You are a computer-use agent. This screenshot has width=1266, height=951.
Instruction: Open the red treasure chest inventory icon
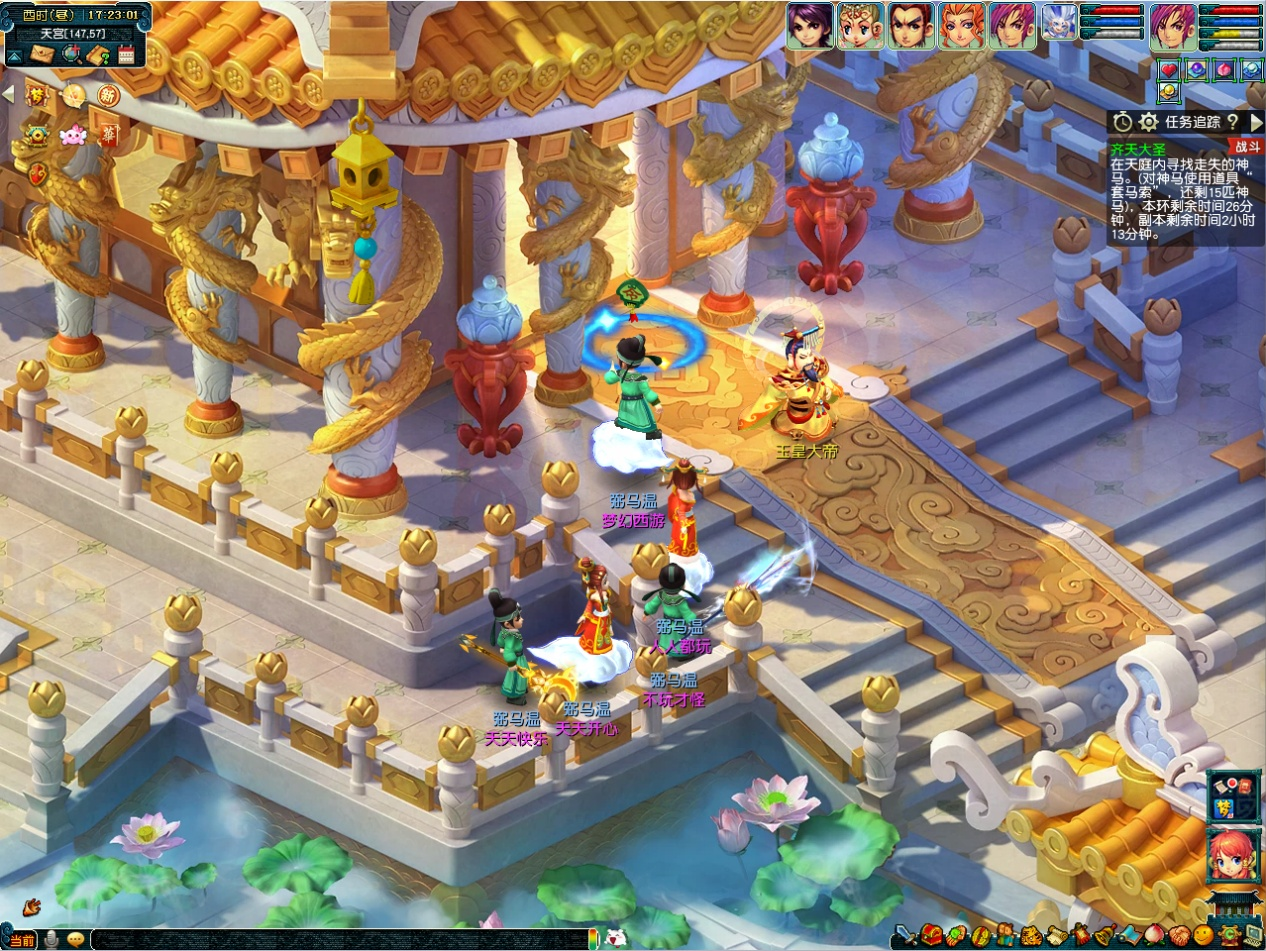pyautogui.click(x=931, y=937)
